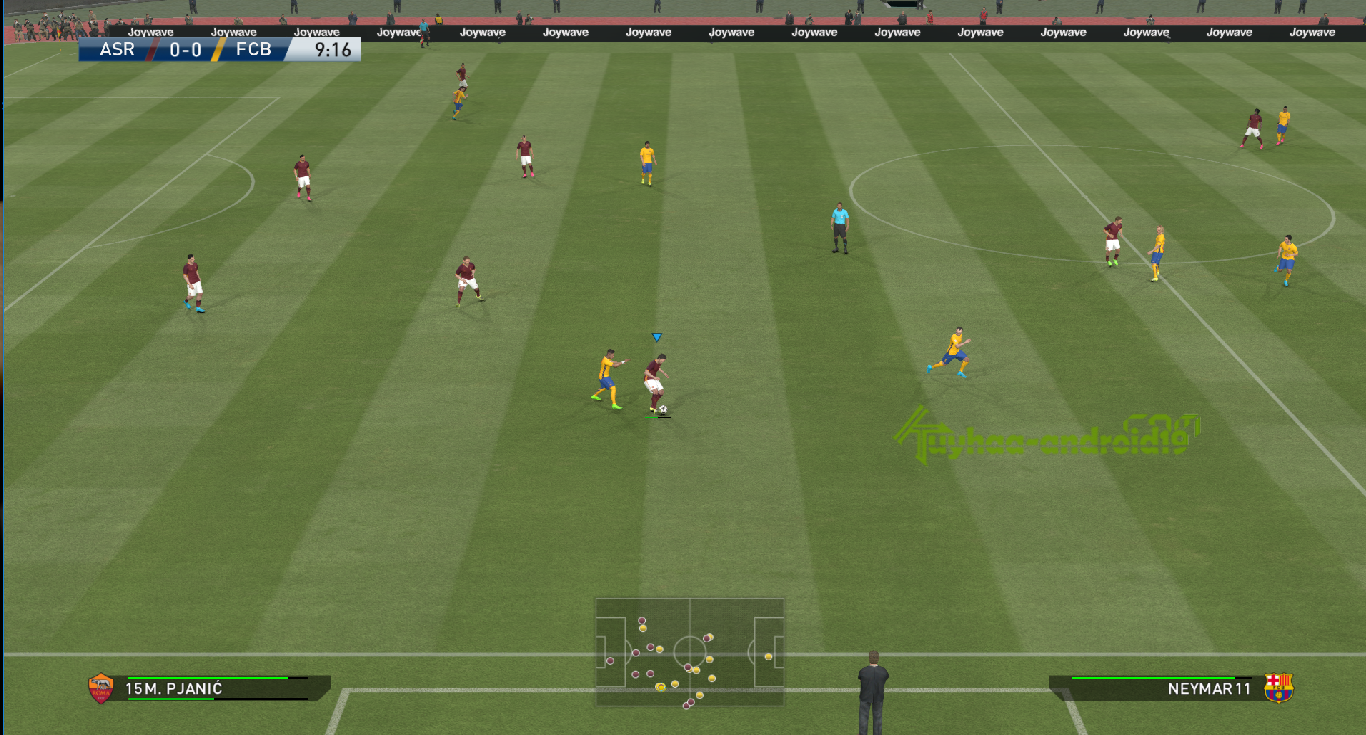Open the M. PJANIĆ nameplate
This screenshot has width=1366, height=735.
[x=175, y=688]
